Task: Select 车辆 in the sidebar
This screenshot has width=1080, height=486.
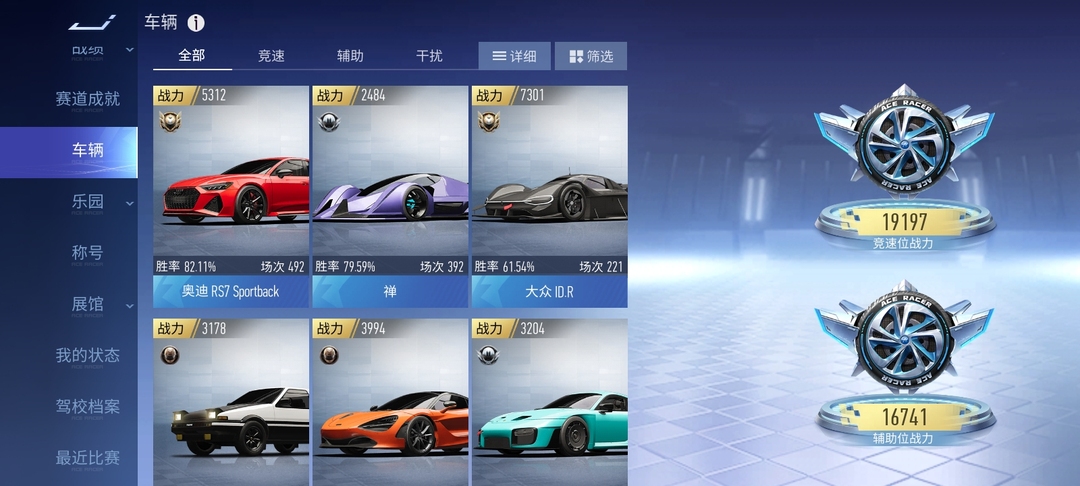Action: pyautogui.click(x=87, y=151)
